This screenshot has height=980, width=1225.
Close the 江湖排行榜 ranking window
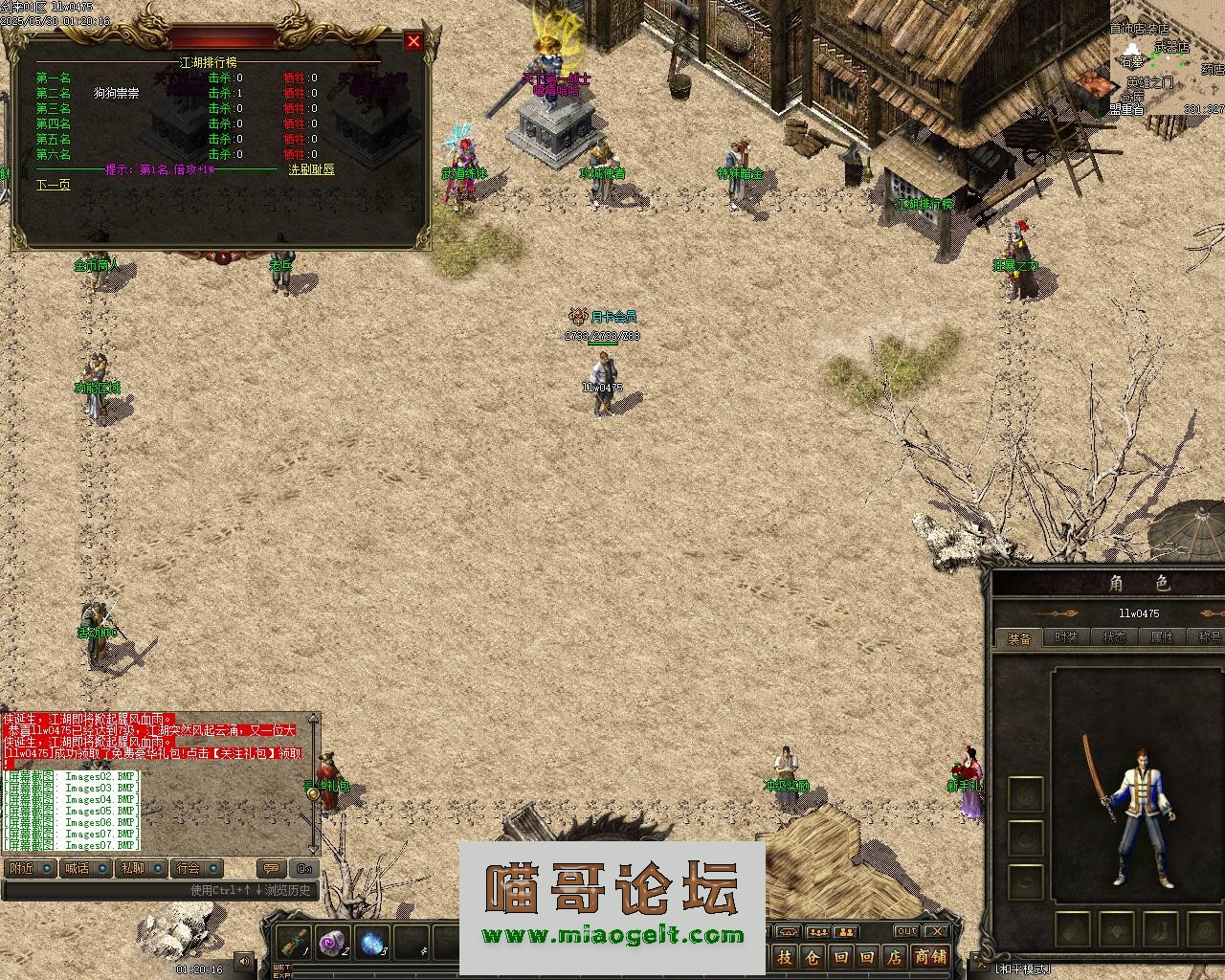pos(413,40)
